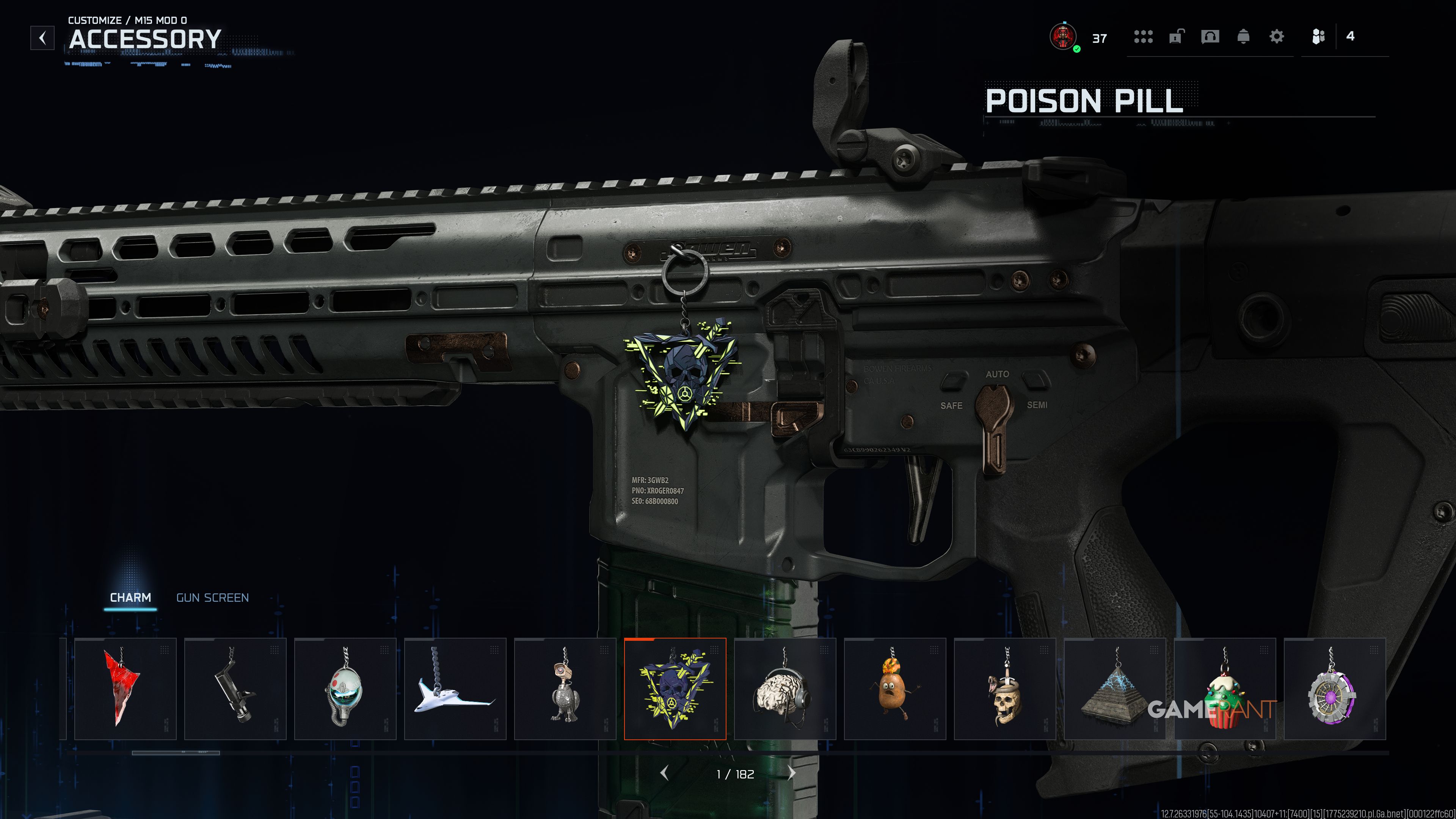Choose the camera-head bird charm
Viewport: 1456px width, 819px height.
[x=565, y=689]
